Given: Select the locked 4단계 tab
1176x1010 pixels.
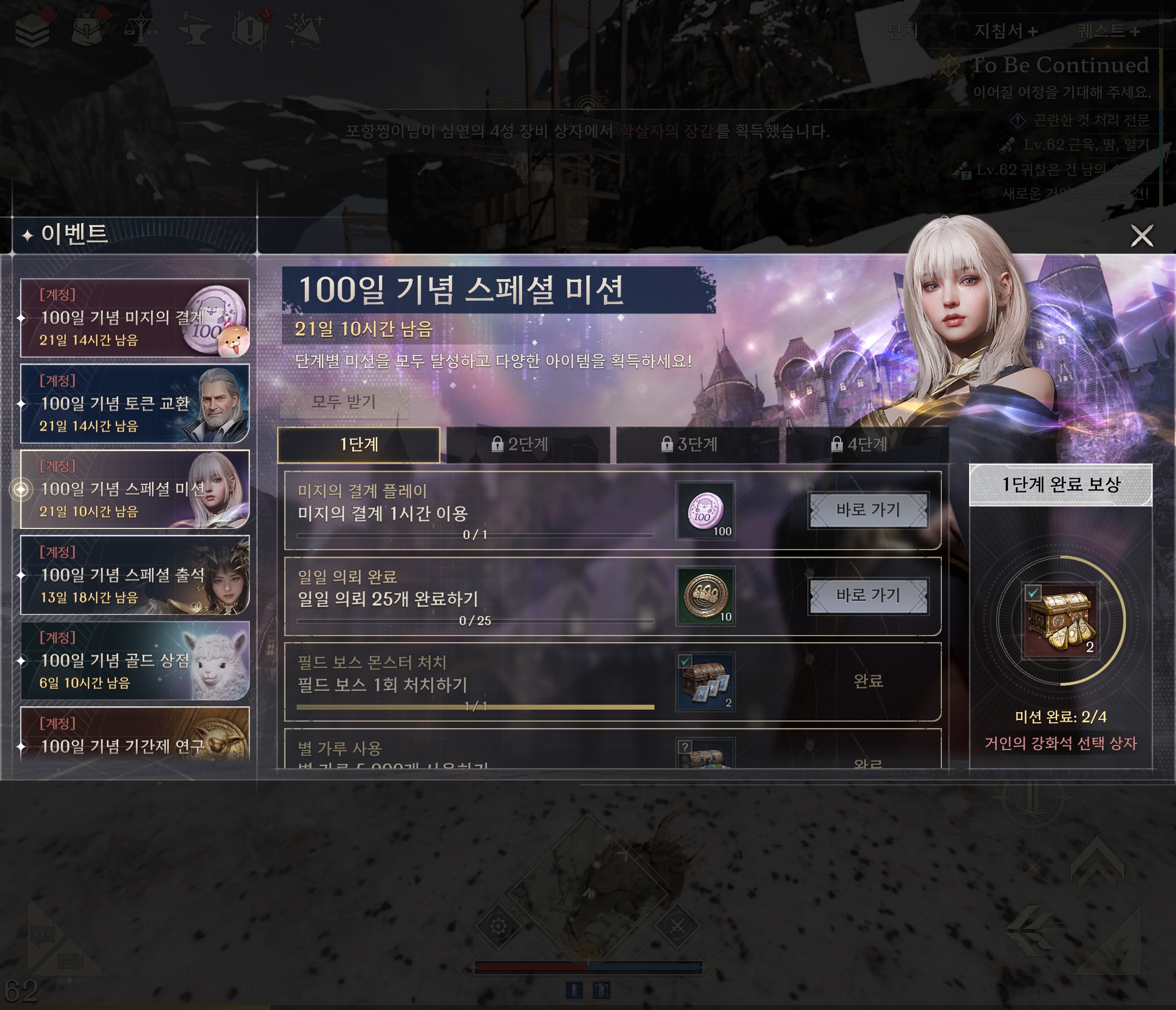Looking at the screenshot, I should (x=867, y=444).
